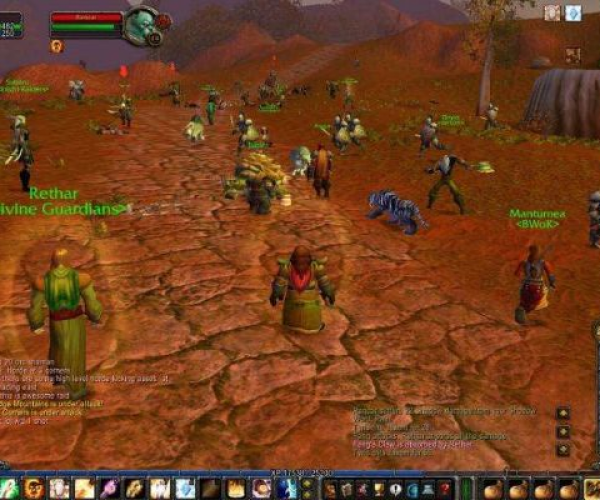600x500 pixels.
Task: Activate the green ability in first action slot
Action: point(9,488)
